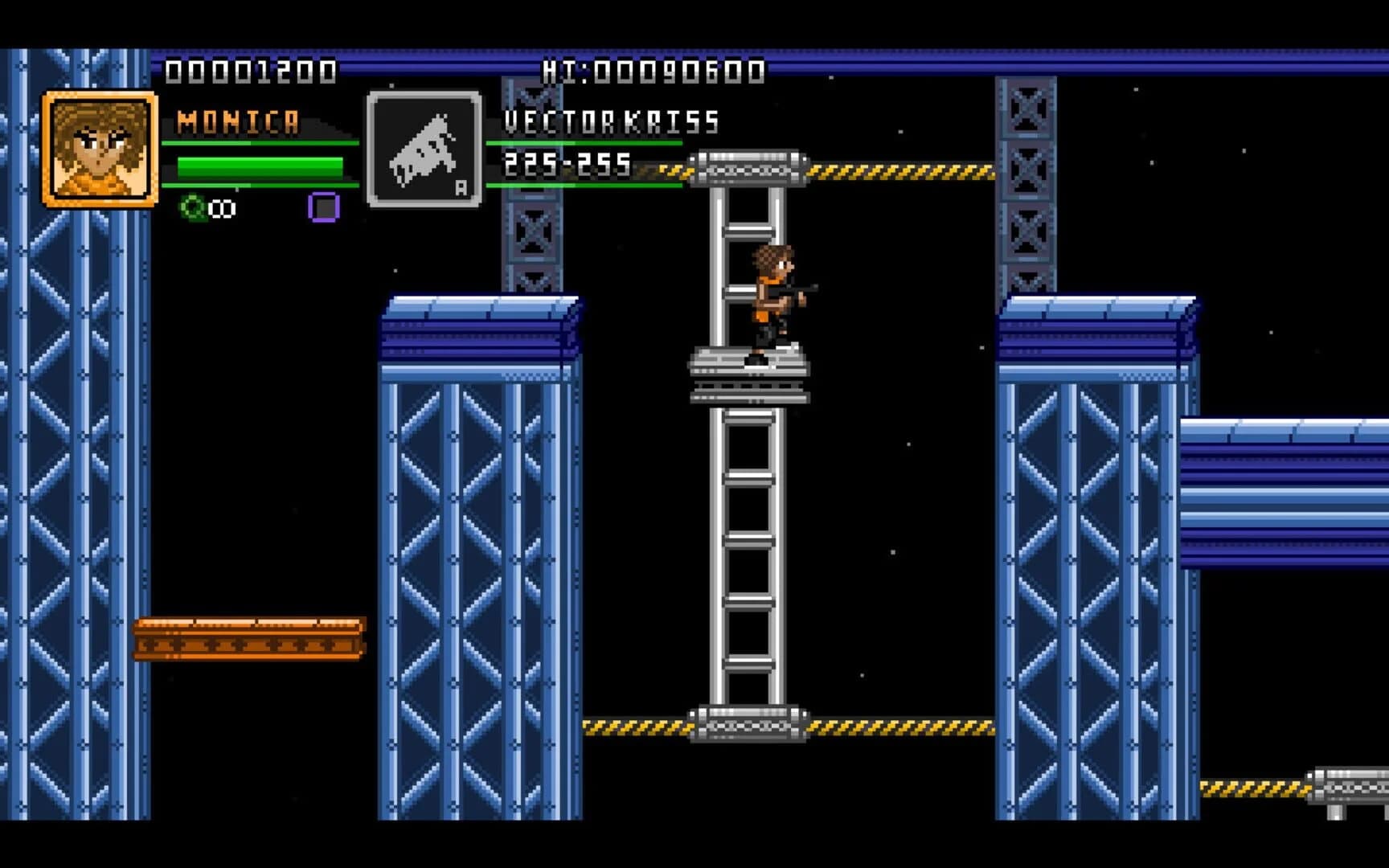Viewport: 1389px width, 868px height.
Task: Select the Vector Kriss weapon icon
Action: point(424,149)
